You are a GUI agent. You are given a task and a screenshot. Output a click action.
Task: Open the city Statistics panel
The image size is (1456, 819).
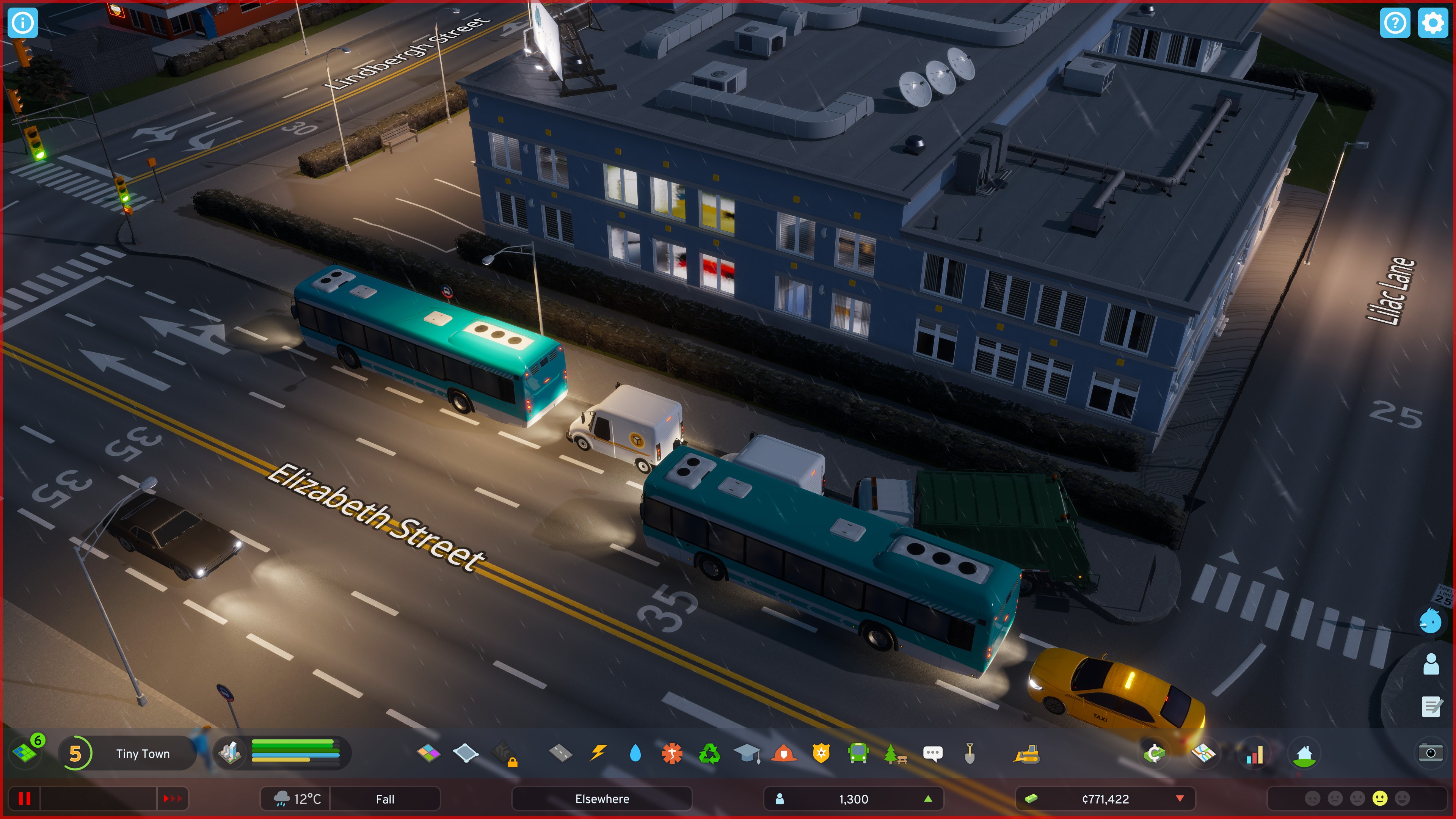click(x=1255, y=753)
